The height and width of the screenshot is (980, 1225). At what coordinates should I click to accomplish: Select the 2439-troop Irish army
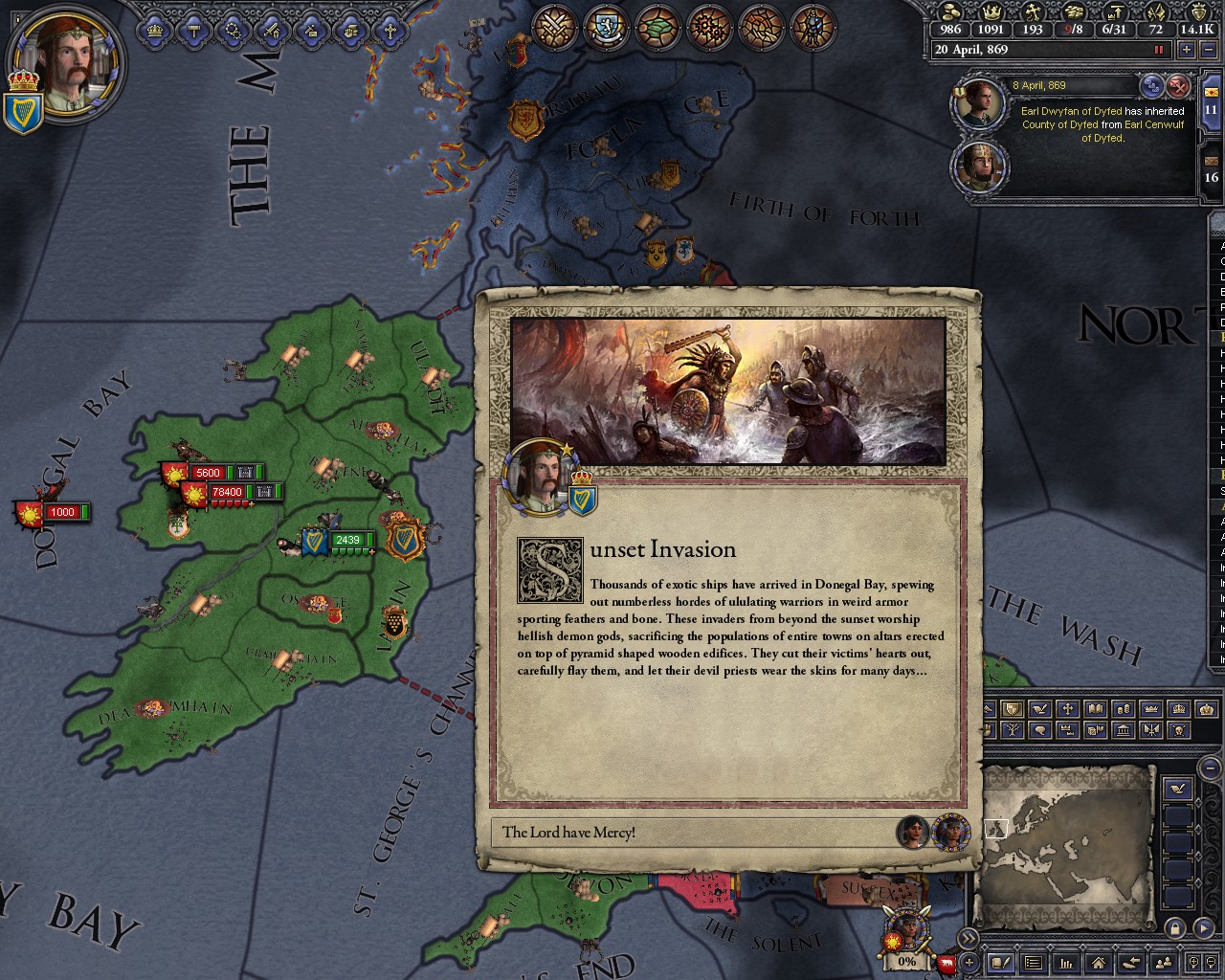point(347,541)
